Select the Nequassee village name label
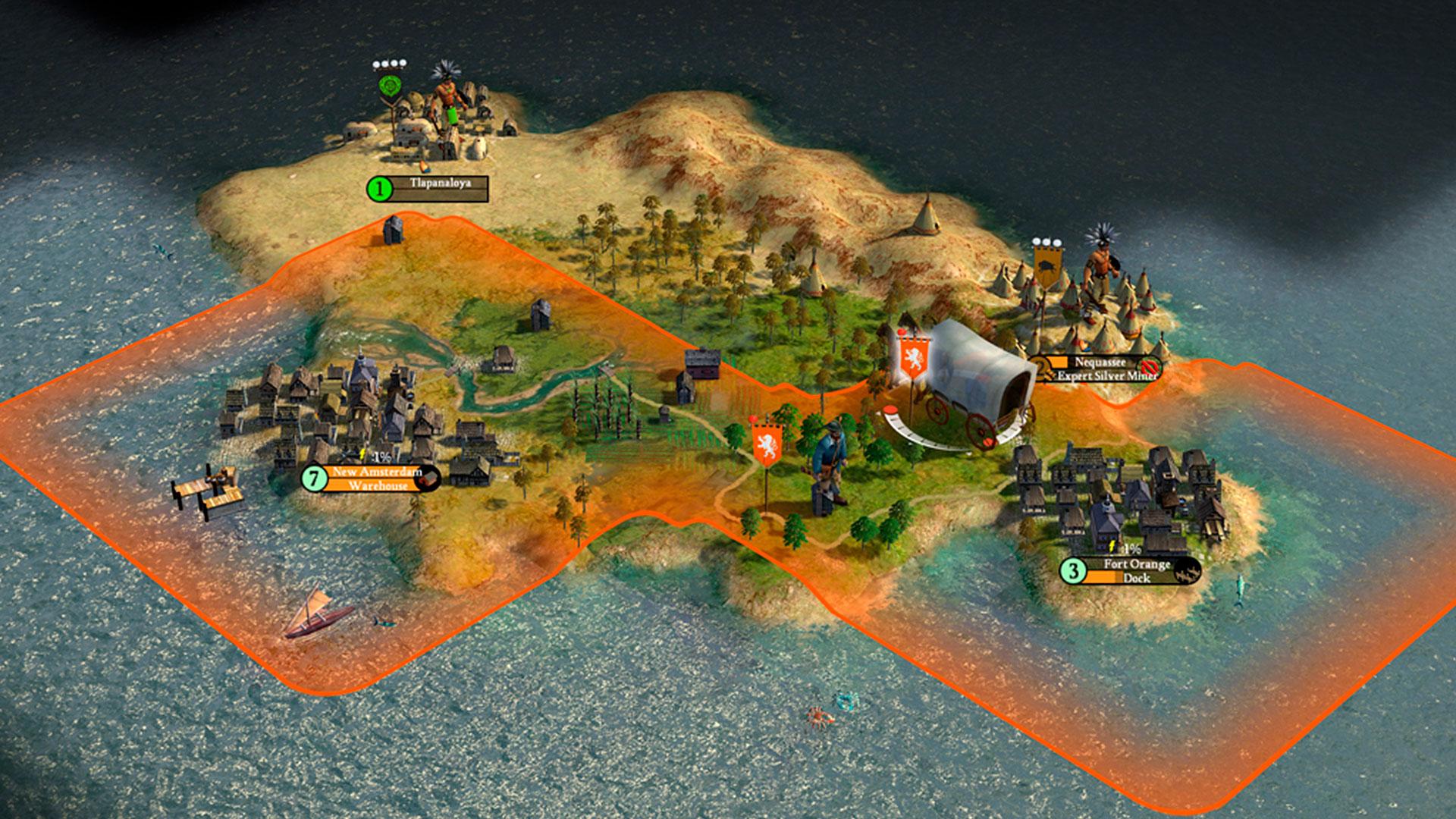This screenshot has width=1456, height=819. point(1100,362)
